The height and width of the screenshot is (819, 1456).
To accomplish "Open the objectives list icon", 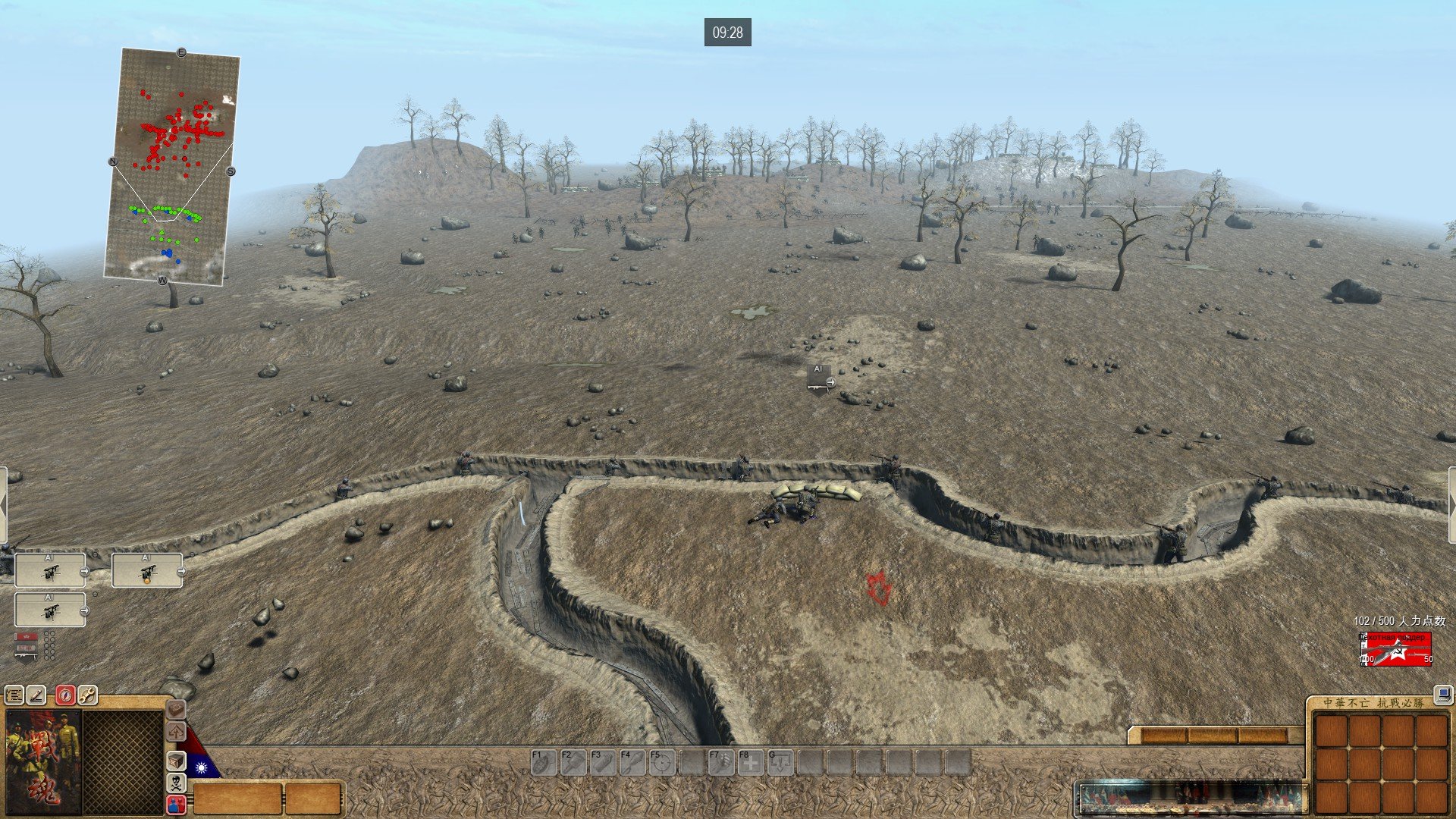I will pos(14,695).
